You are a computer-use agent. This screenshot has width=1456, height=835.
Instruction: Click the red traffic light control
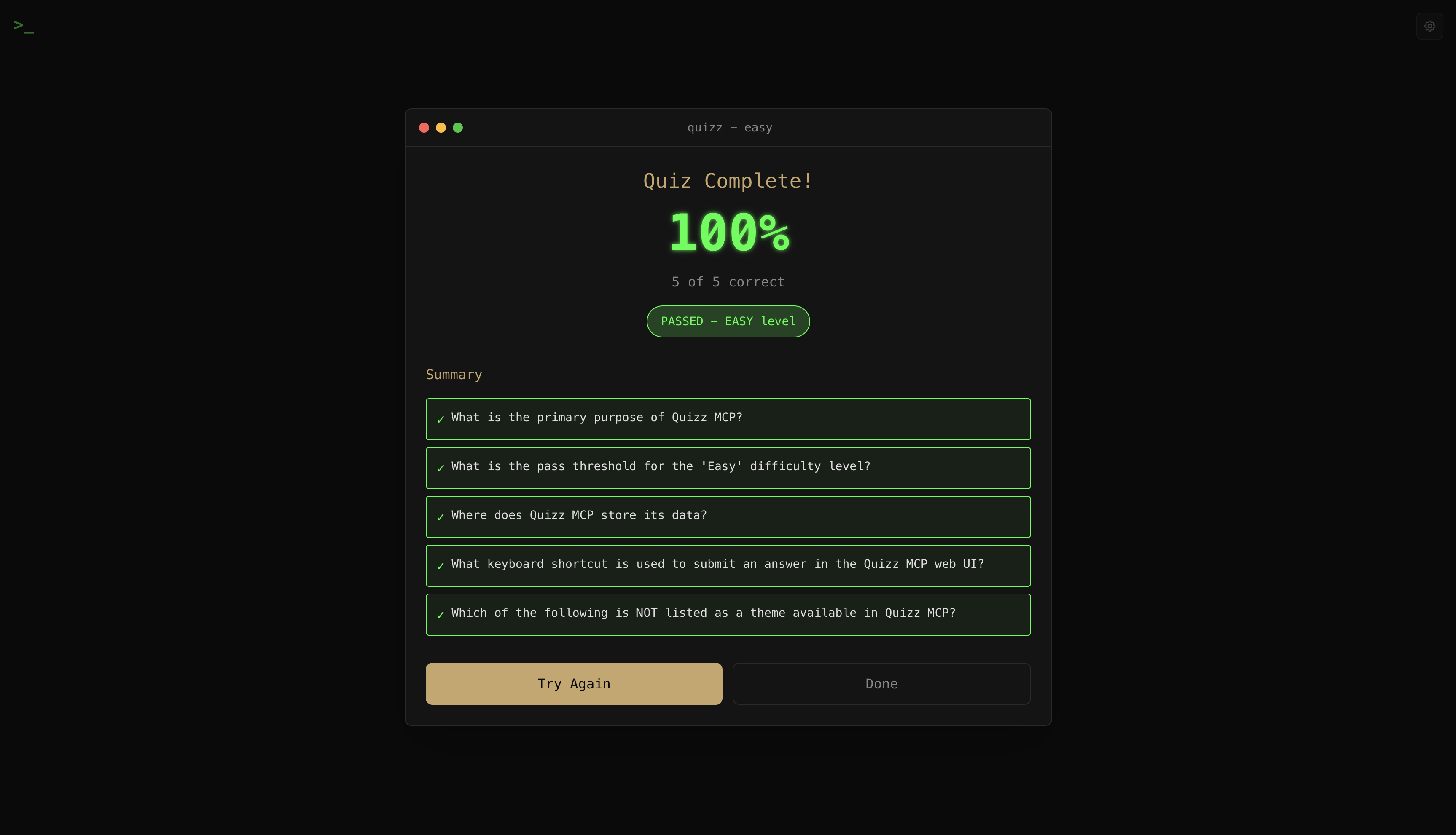pyautogui.click(x=424, y=127)
